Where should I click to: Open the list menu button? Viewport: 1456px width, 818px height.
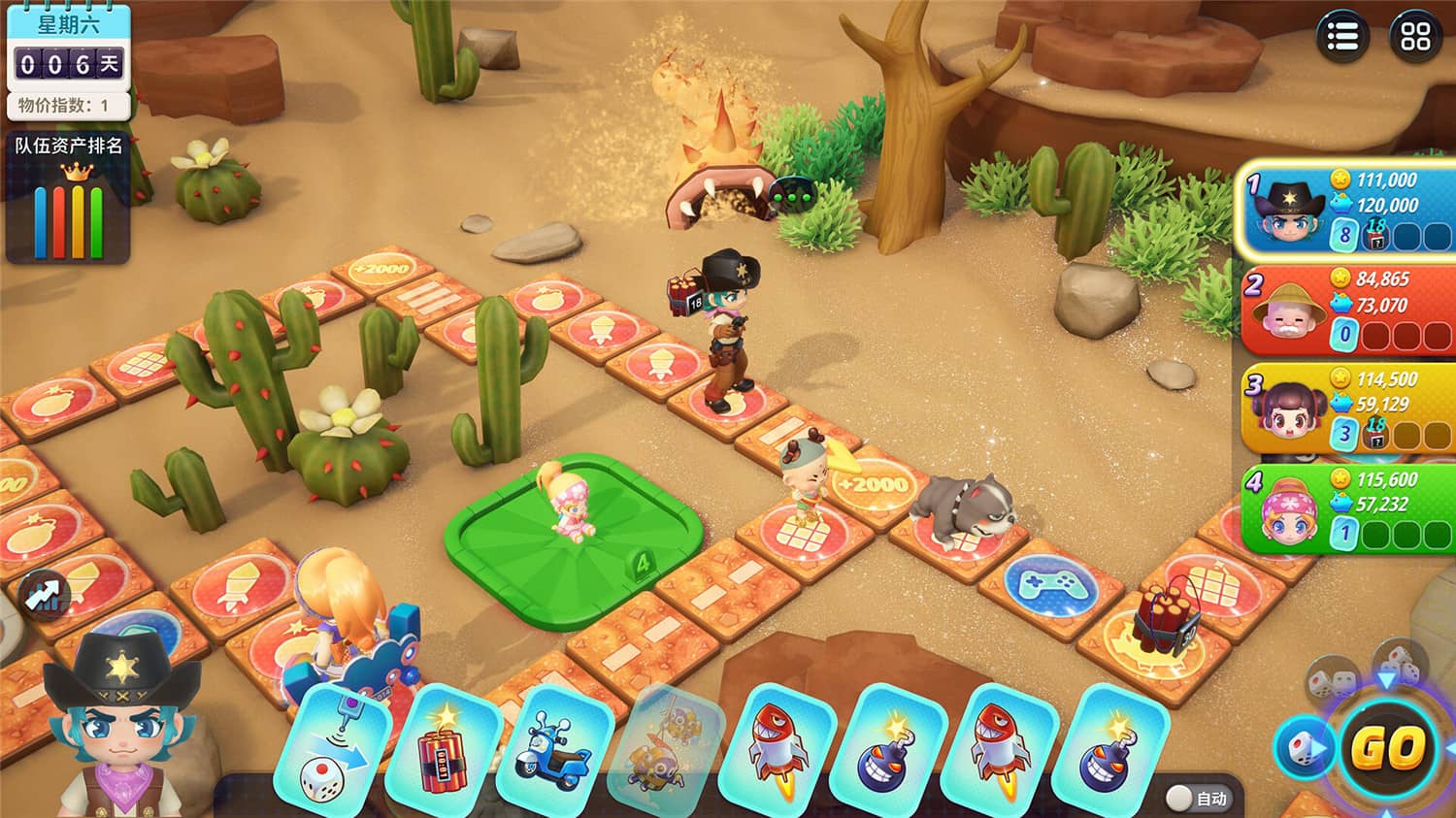[x=1342, y=37]
